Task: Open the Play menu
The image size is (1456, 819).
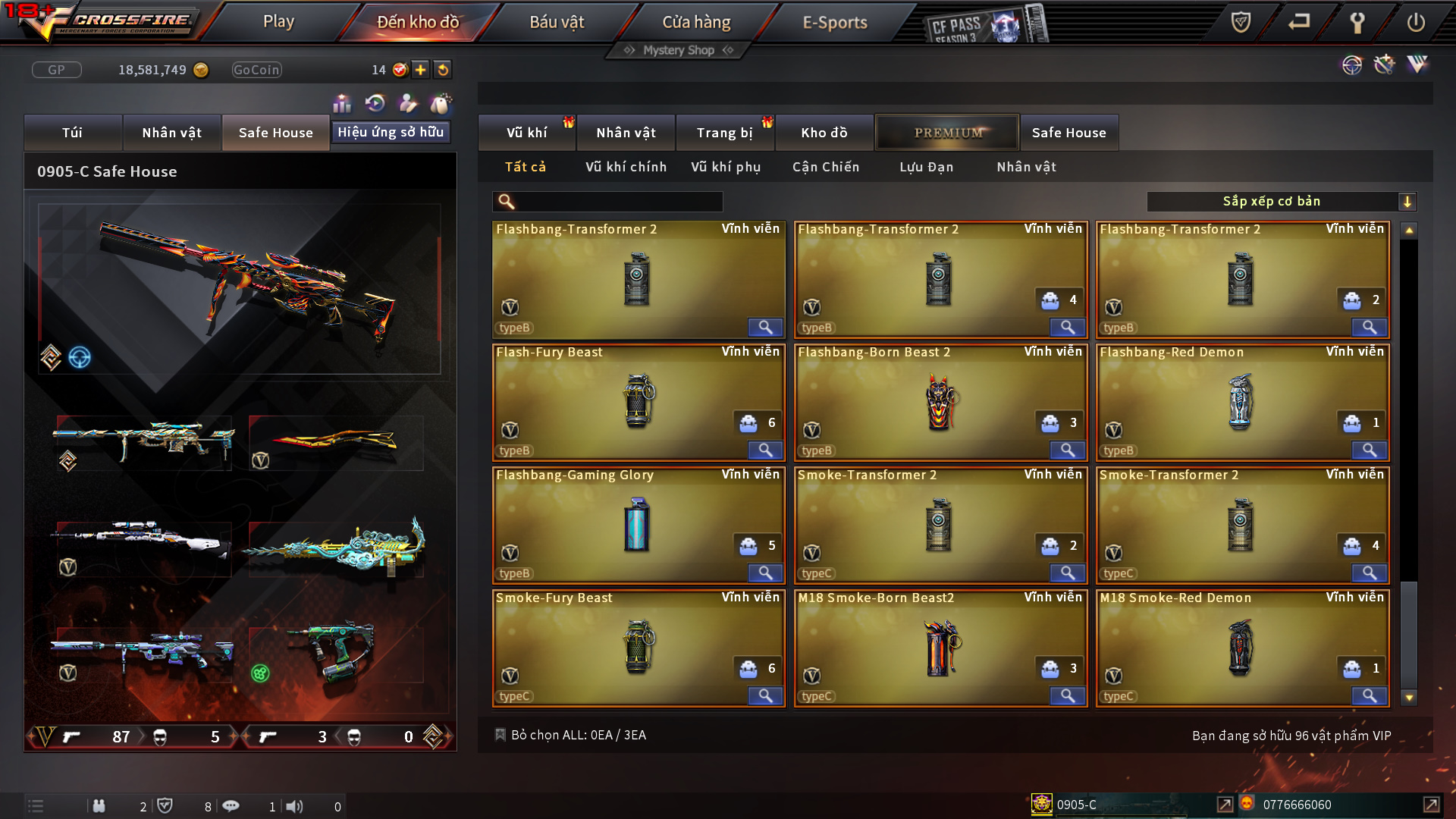Action: 278,22
